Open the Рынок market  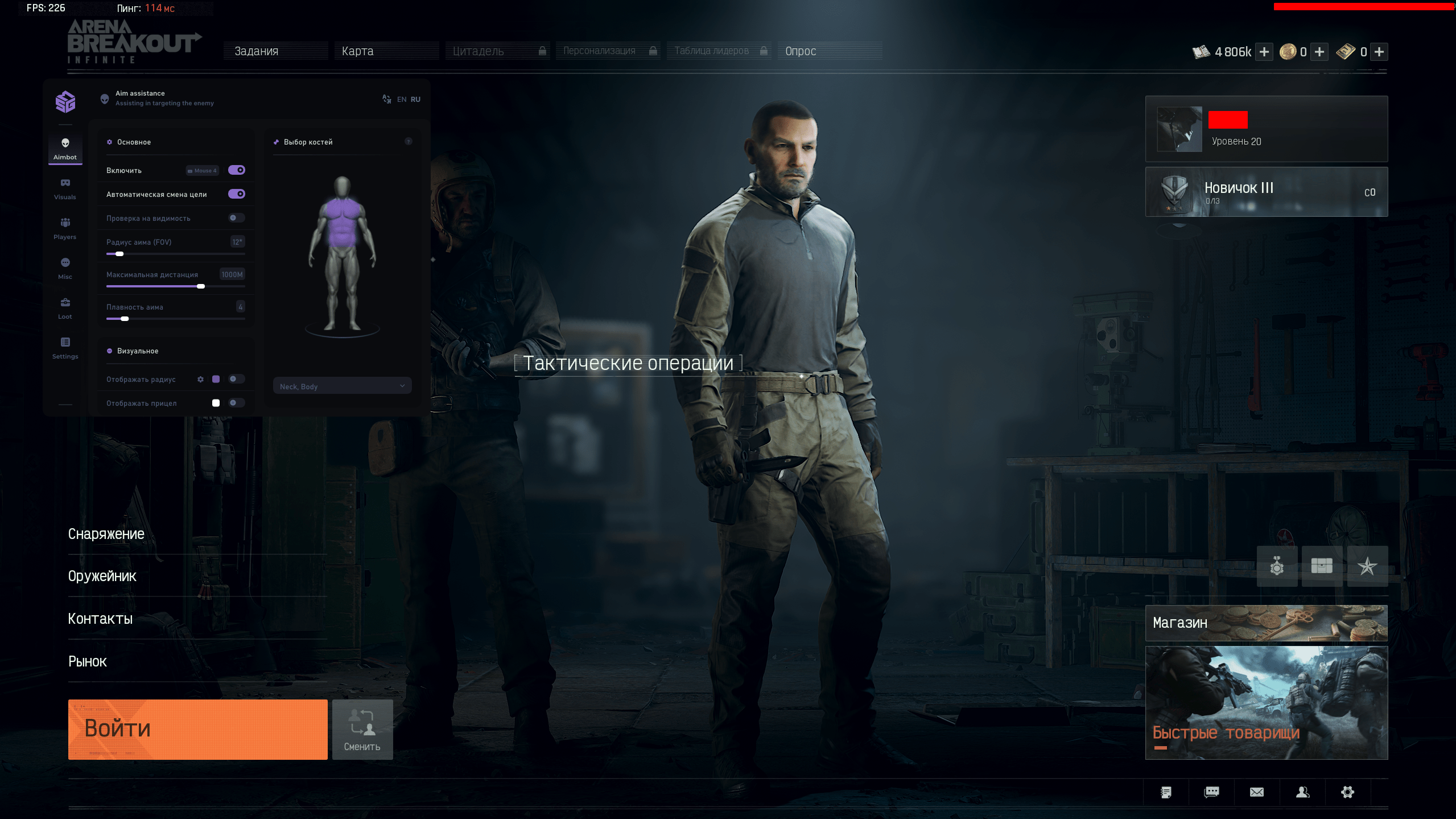pyautogui.click(x=88, y=661)
